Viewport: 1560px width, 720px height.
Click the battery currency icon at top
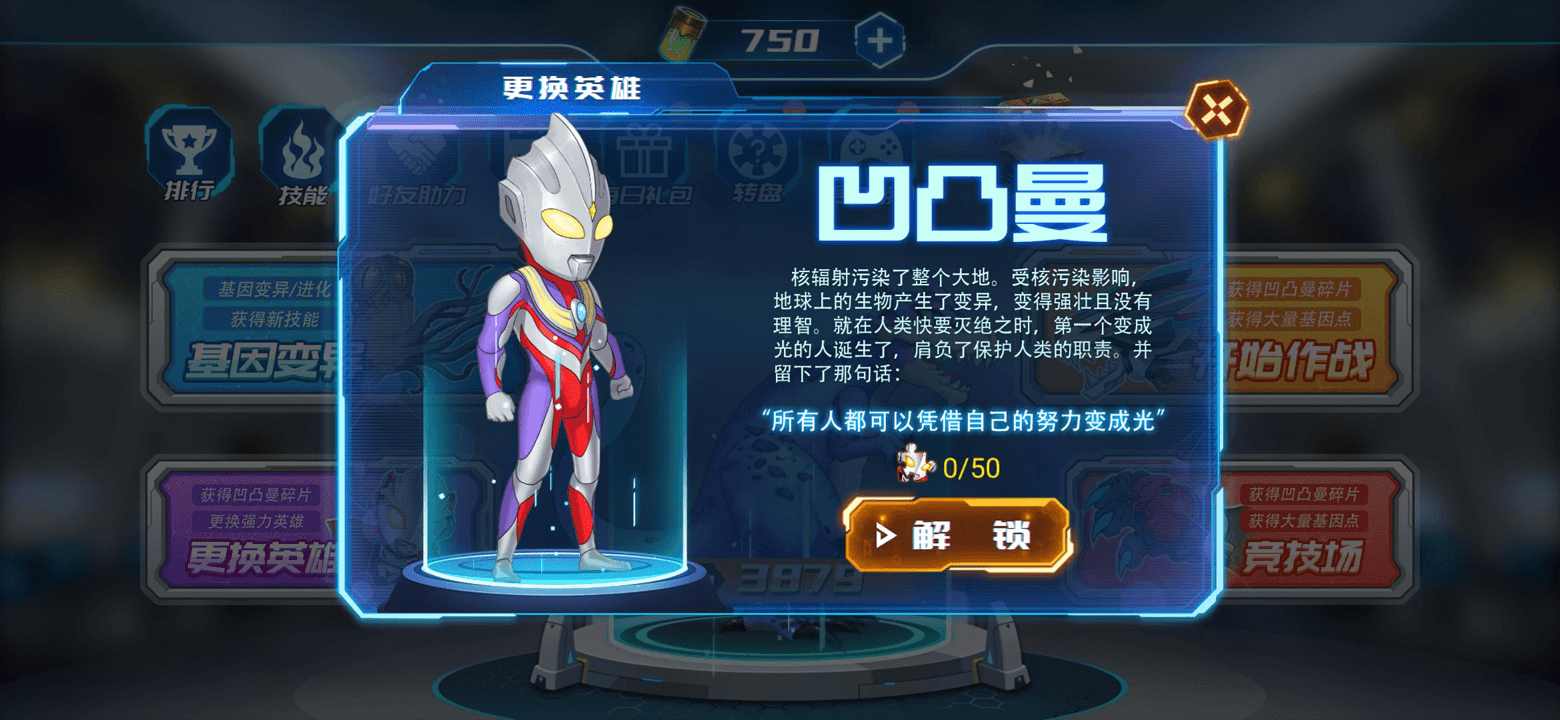pyautogui.click(x=684, y=33)
